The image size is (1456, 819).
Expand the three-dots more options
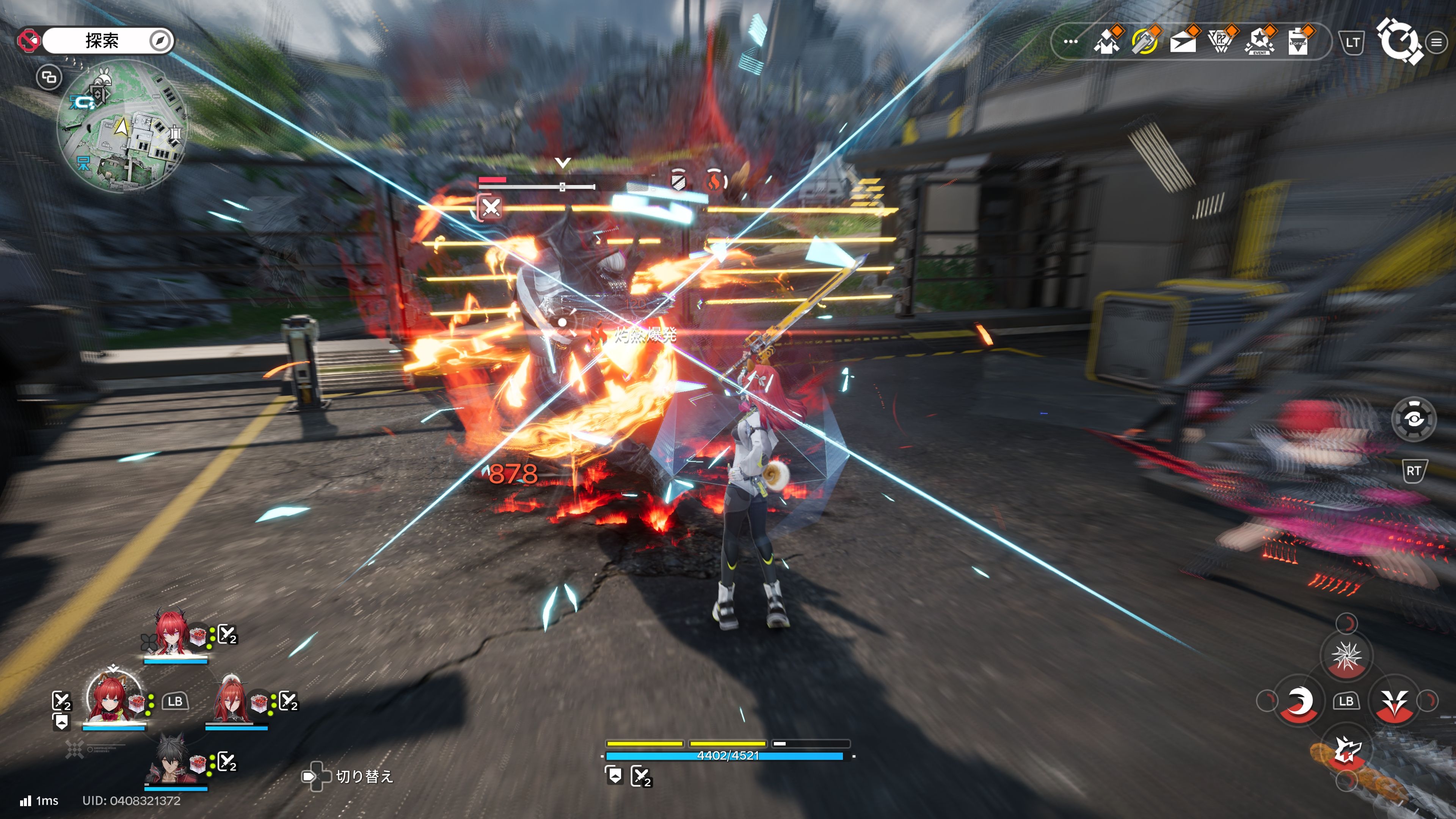pyautogui.click(x=1070, y=42)
